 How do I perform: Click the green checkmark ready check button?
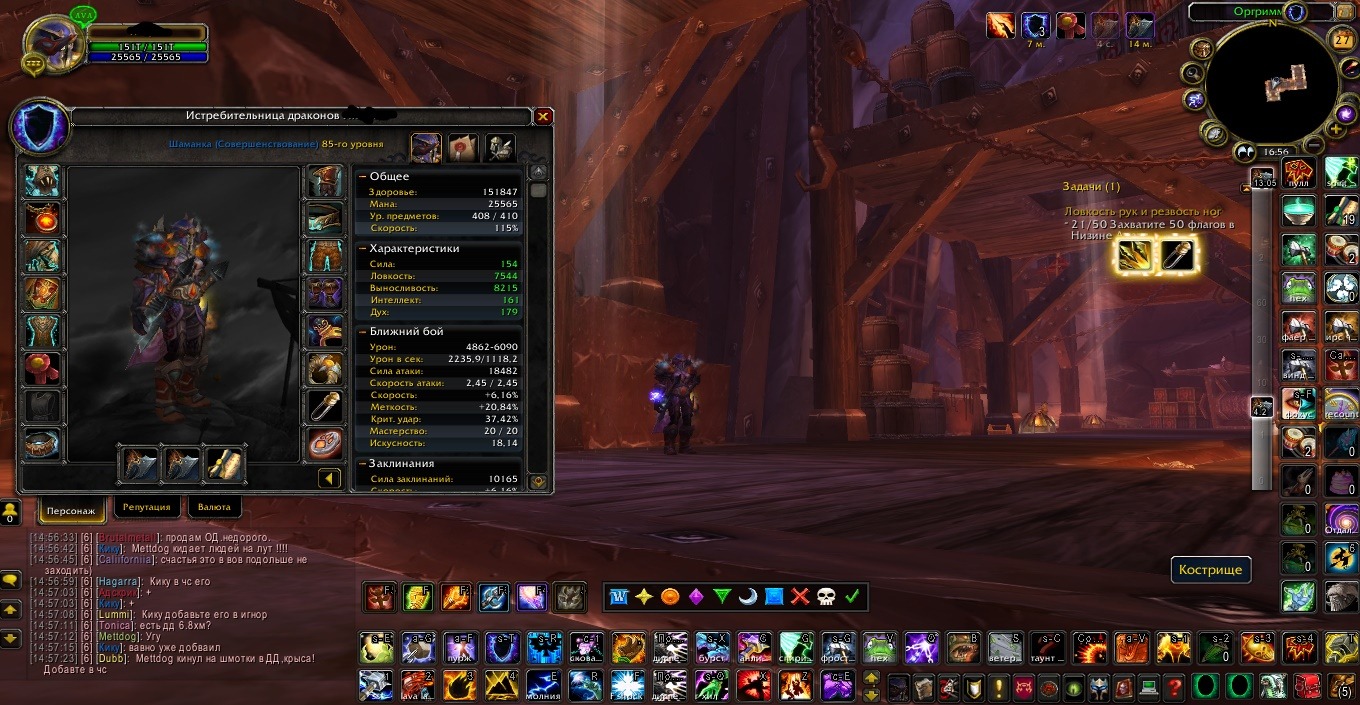point(851,597)
